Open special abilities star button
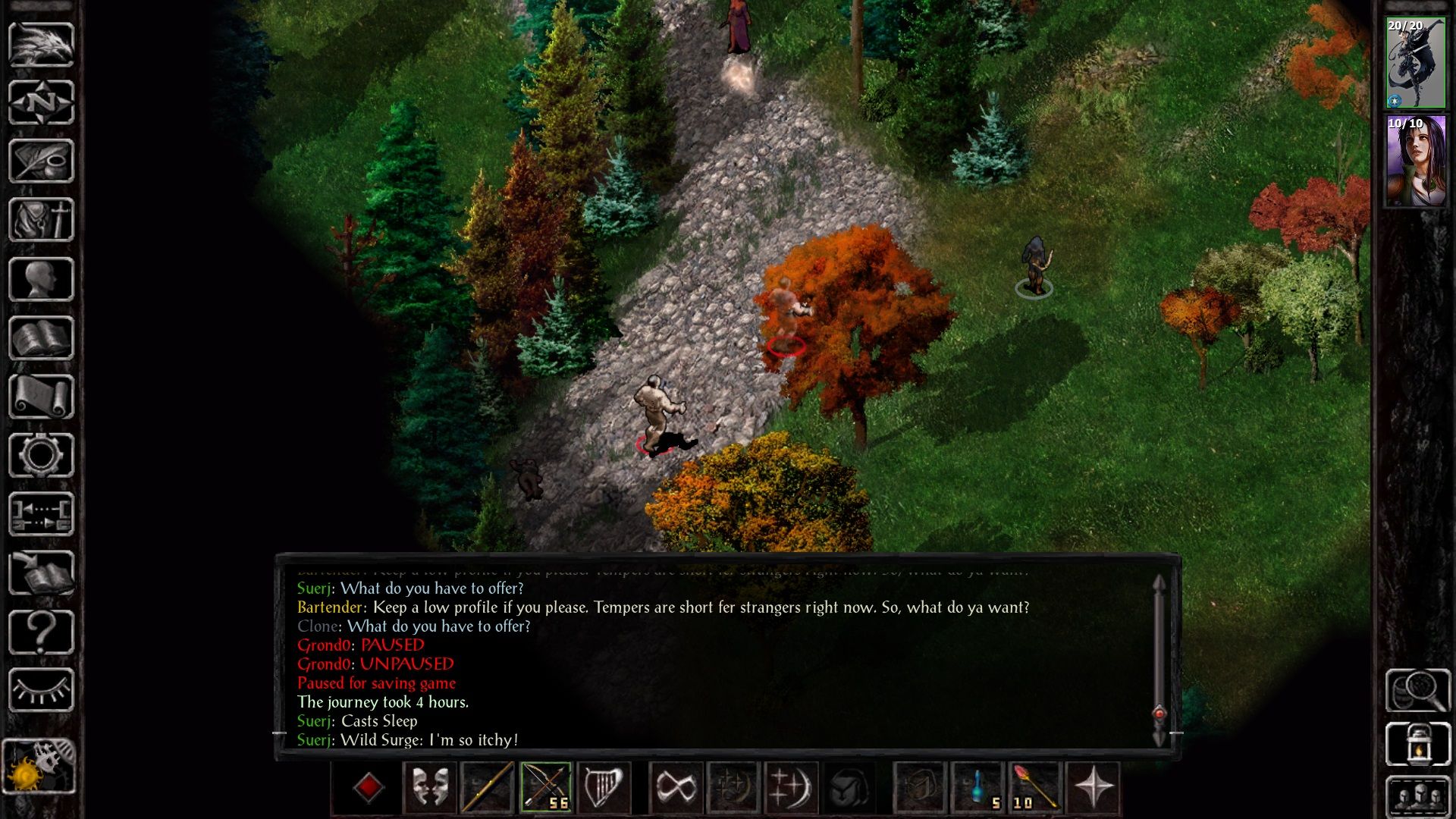This screenshot has height=819, width=1456. [1093, 787]
